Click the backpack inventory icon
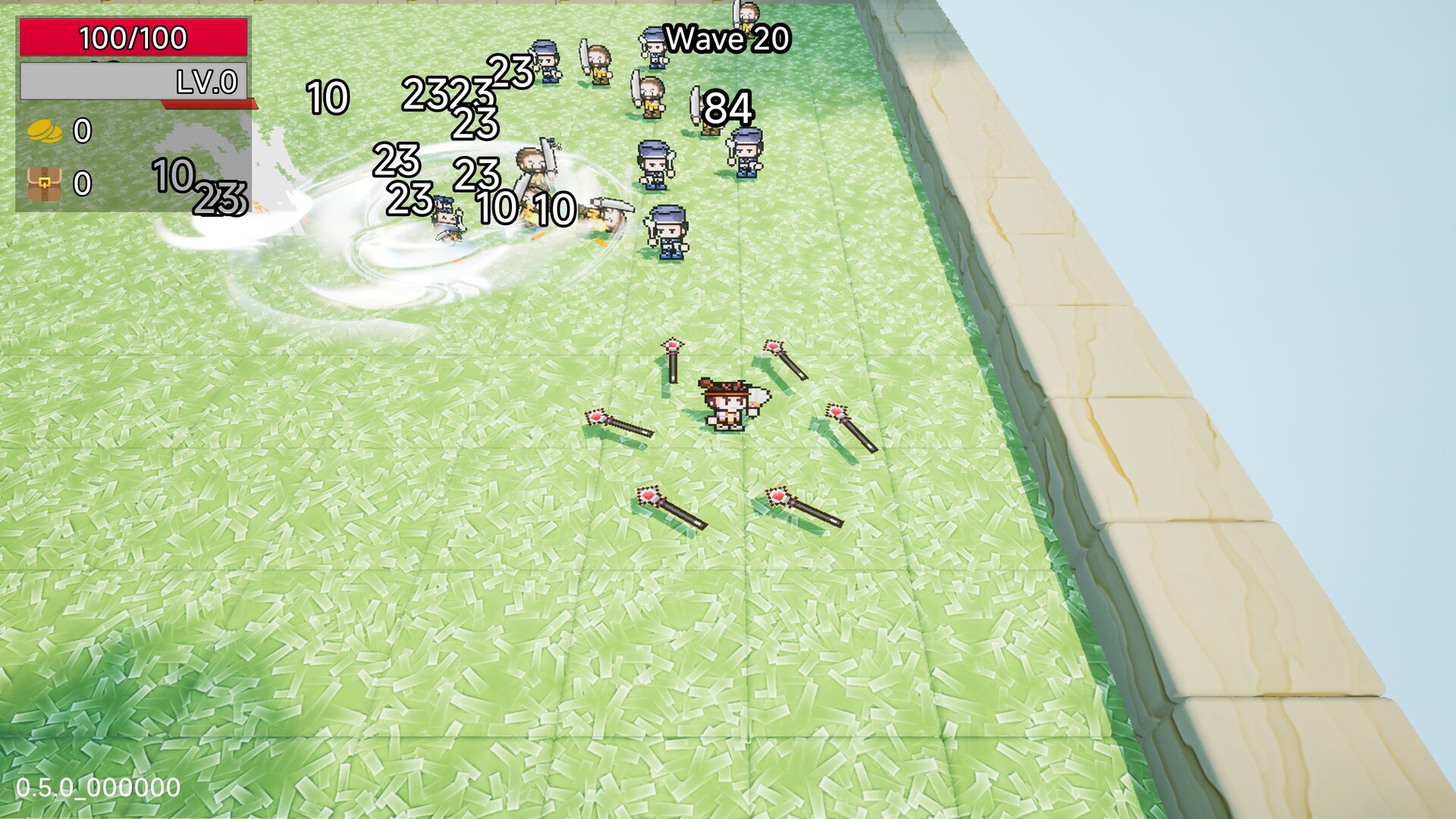1456x819 pixels. point(43,184)
